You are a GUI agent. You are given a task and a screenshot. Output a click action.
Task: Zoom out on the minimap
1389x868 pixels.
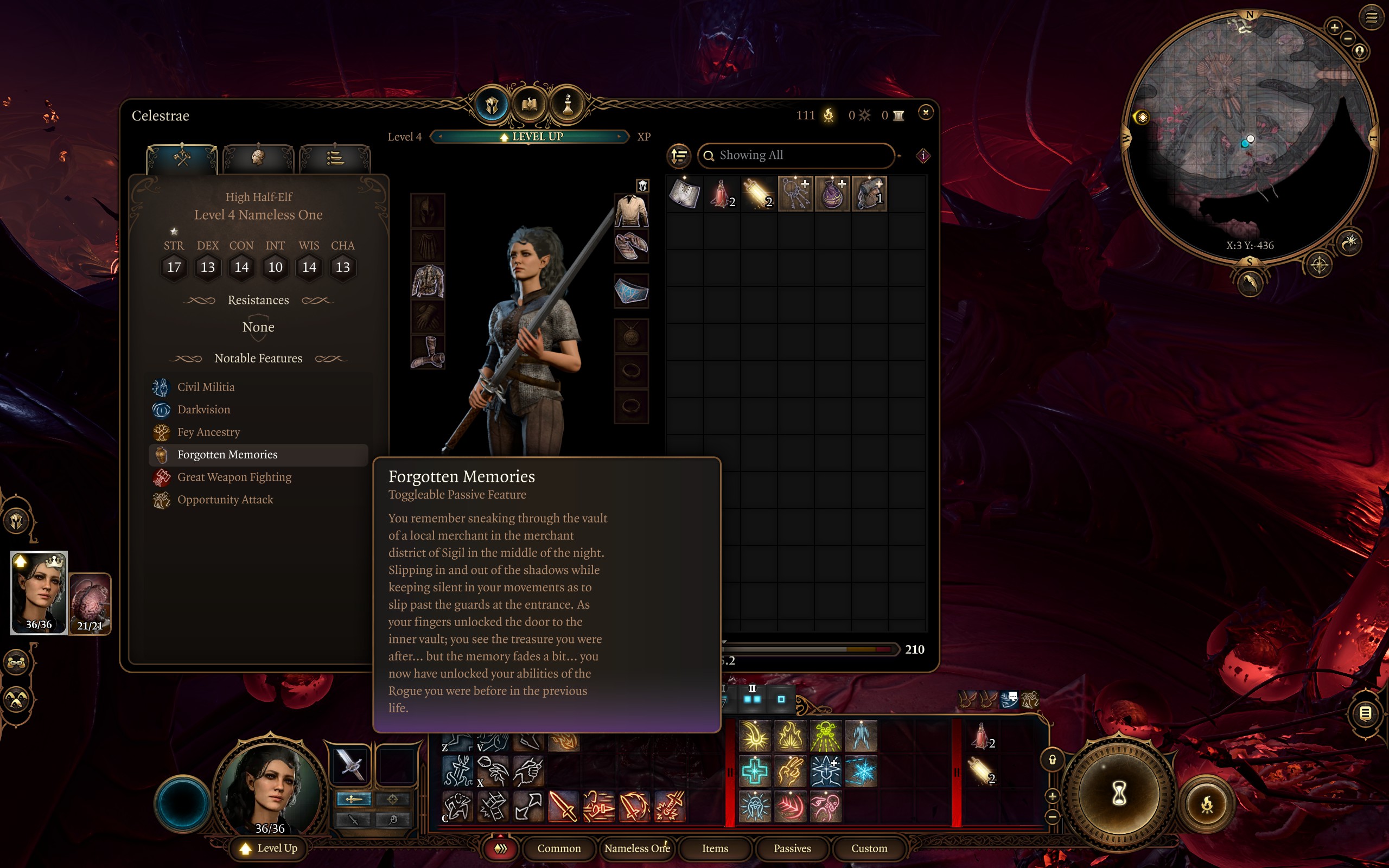(1348, 39)
